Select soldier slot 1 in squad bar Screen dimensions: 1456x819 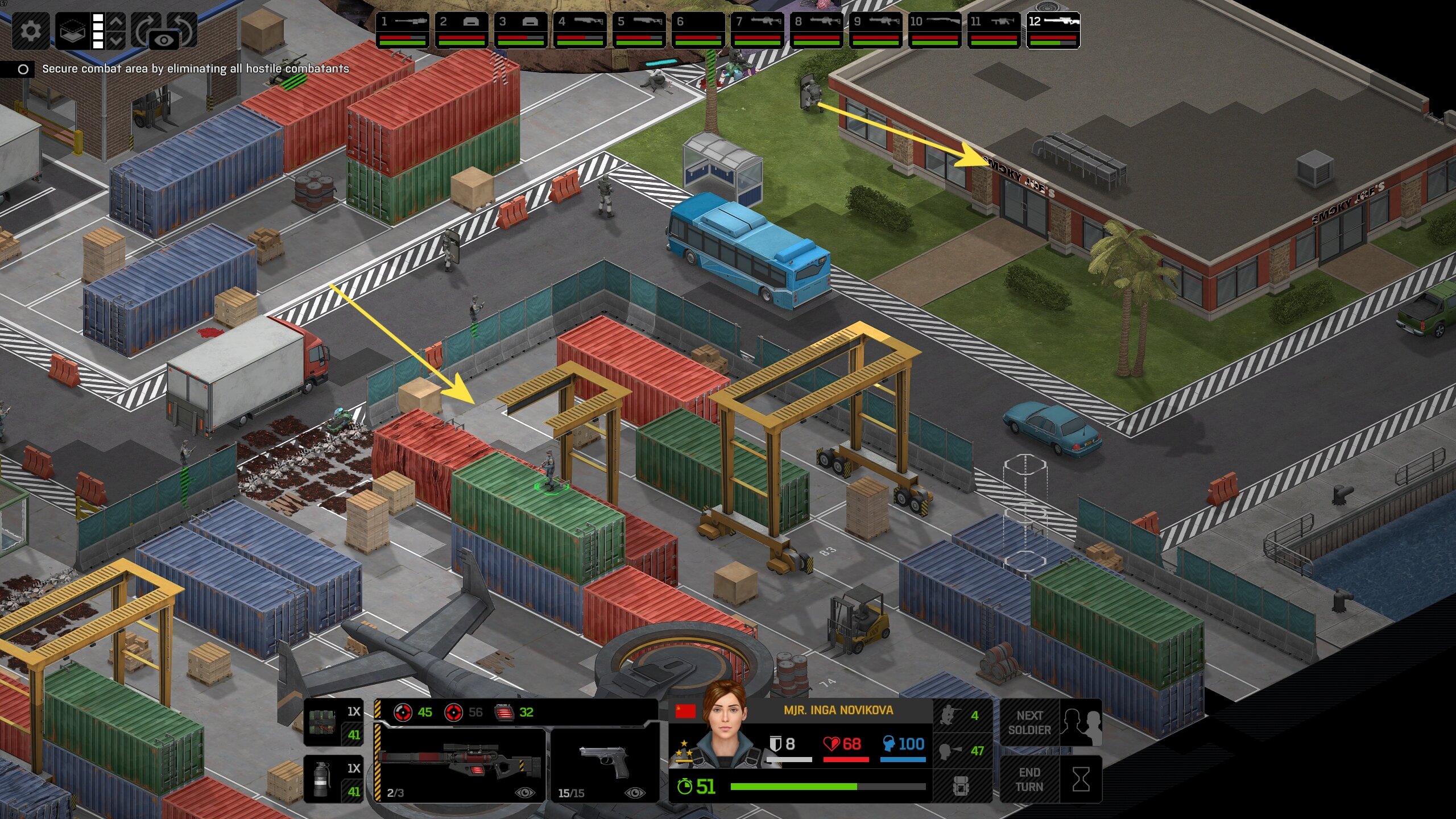tap(403, 30)
